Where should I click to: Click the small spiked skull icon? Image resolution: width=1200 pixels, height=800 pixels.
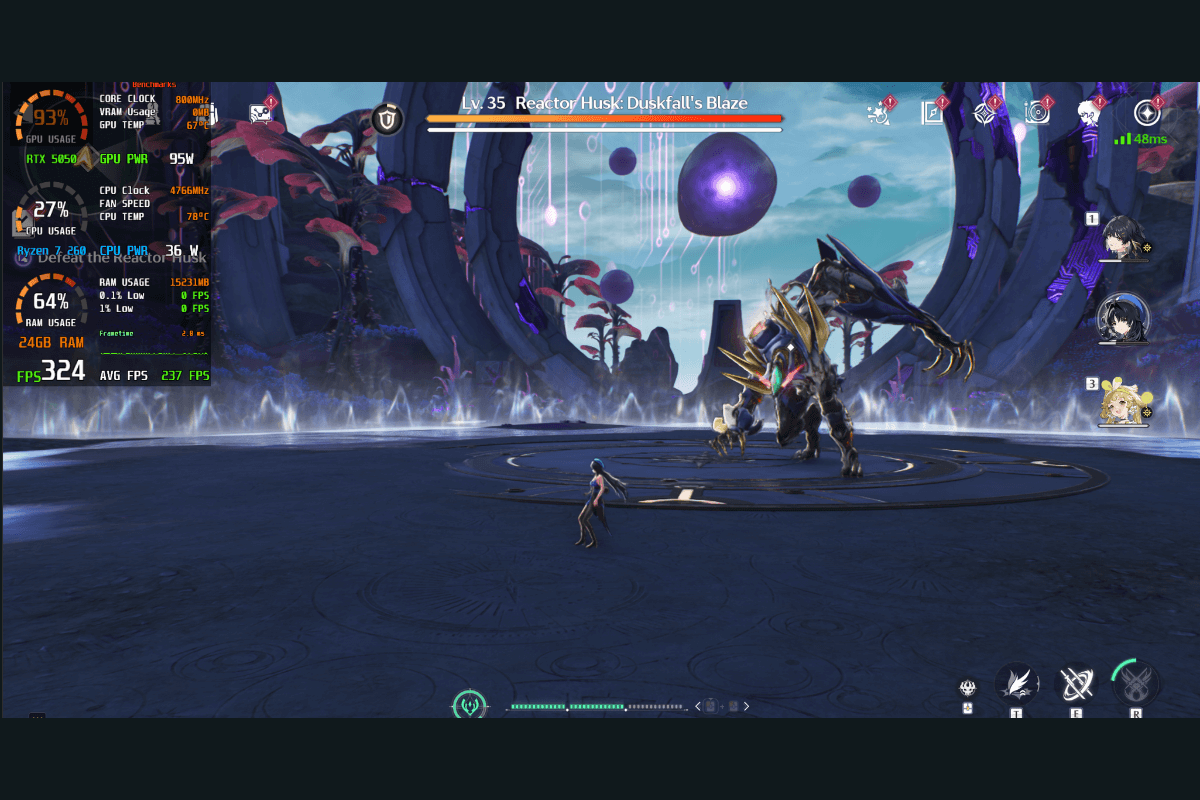point(967,688)
